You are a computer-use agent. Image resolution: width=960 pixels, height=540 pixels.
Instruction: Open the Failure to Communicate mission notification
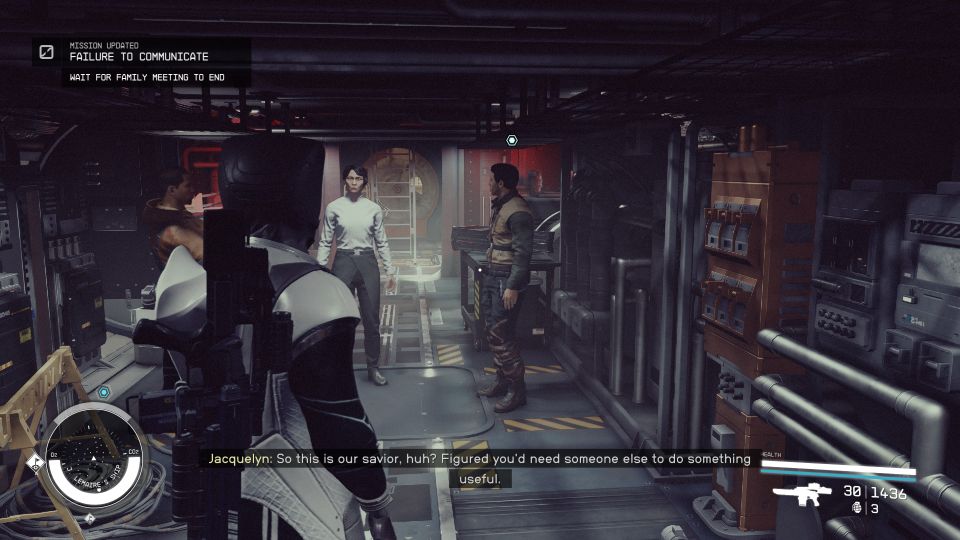coord(139,57)
